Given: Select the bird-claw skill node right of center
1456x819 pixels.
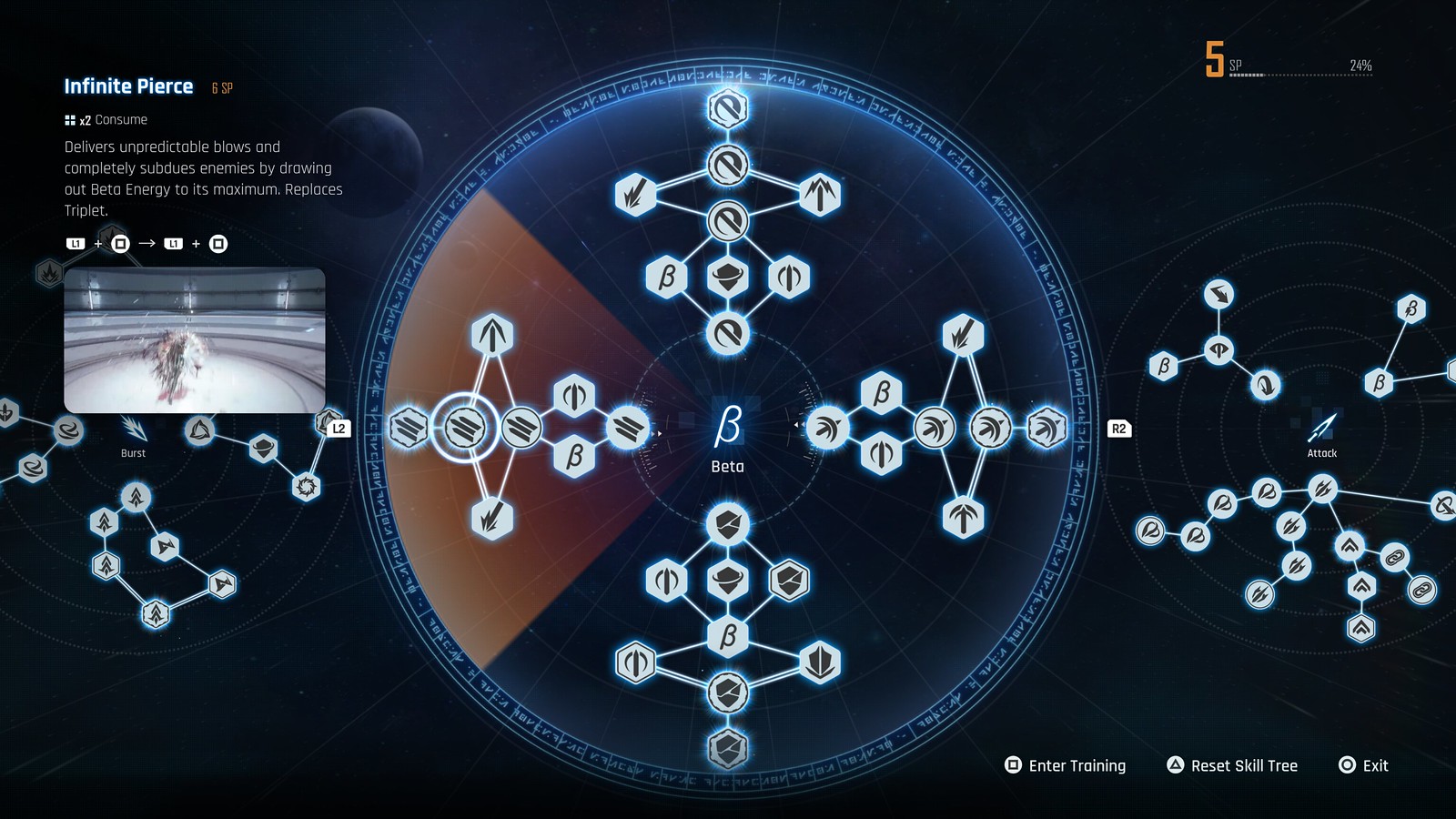Looking at the screenshot, I should point(826,428).
